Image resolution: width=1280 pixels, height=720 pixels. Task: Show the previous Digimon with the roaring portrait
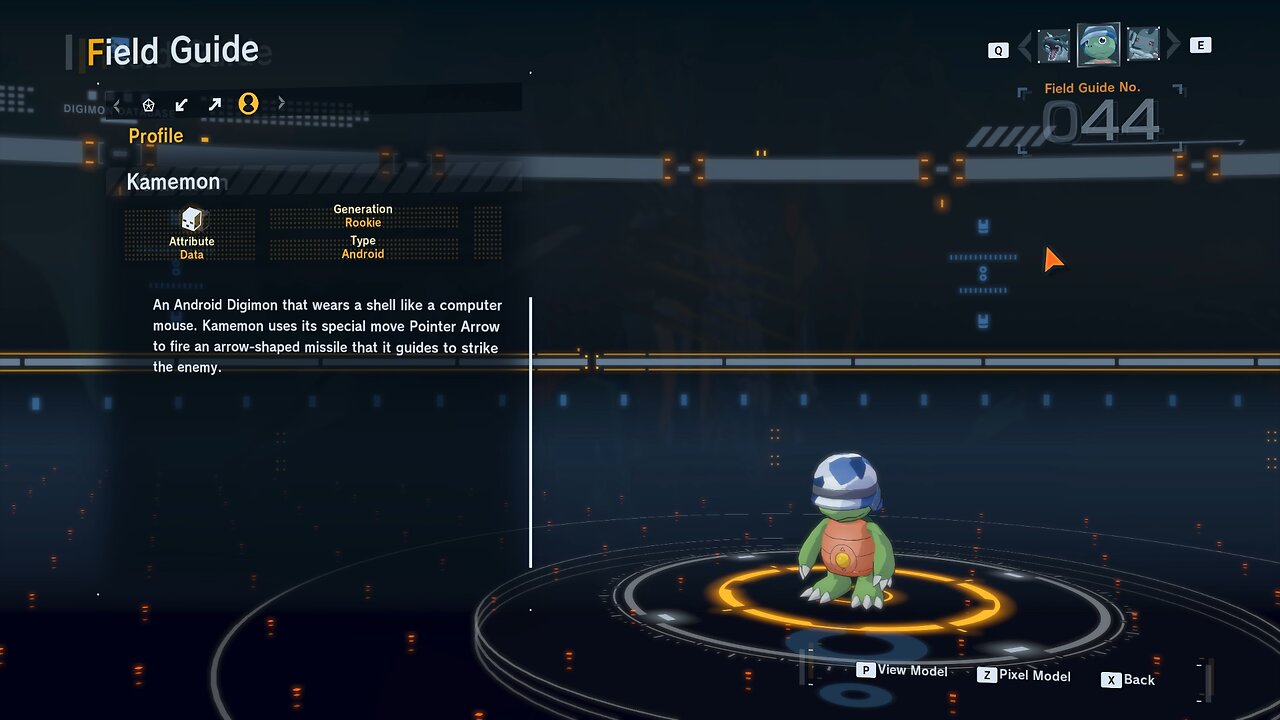click(1054, 46)
